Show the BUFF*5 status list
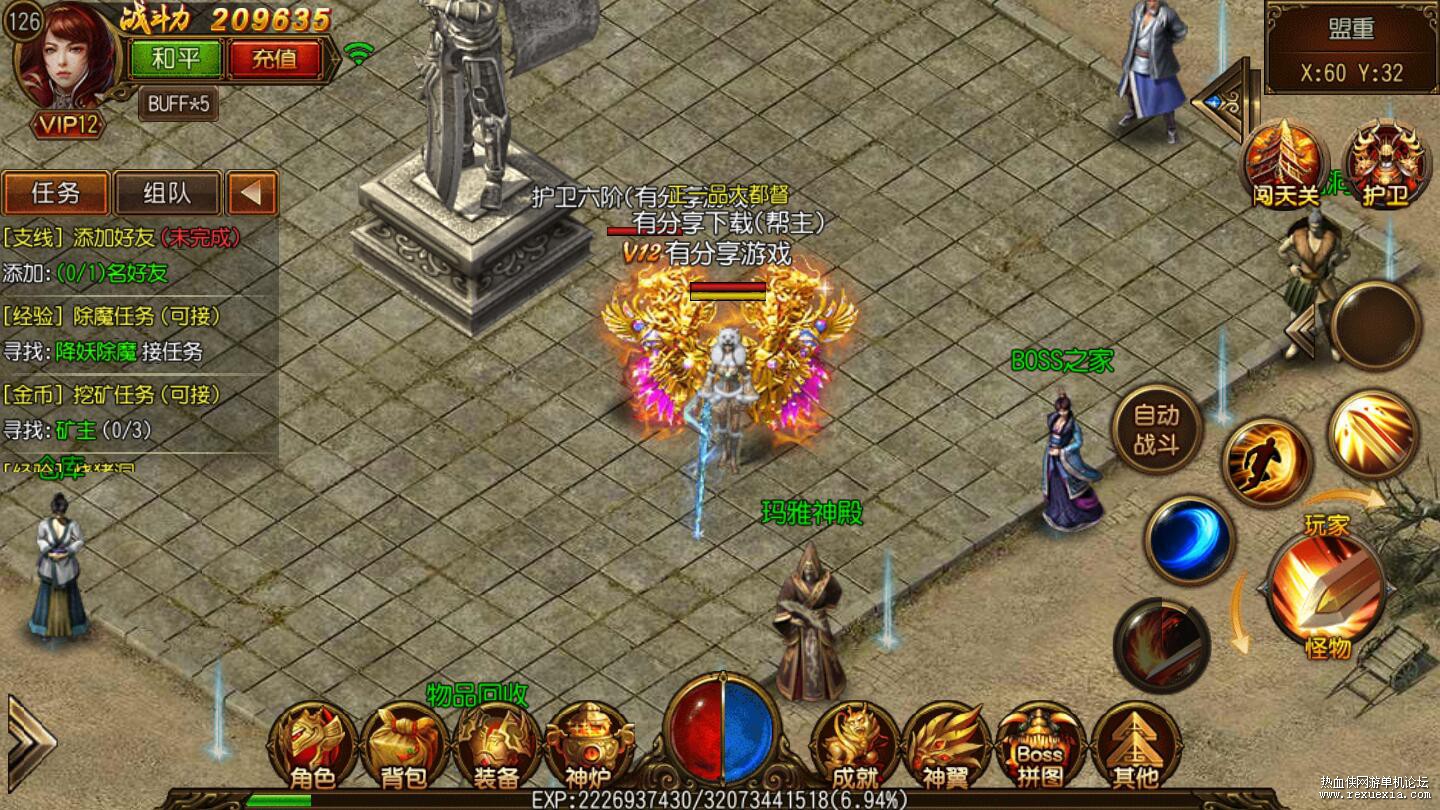1440x810 pixels. pyautogui.click(x=178, y=103)
